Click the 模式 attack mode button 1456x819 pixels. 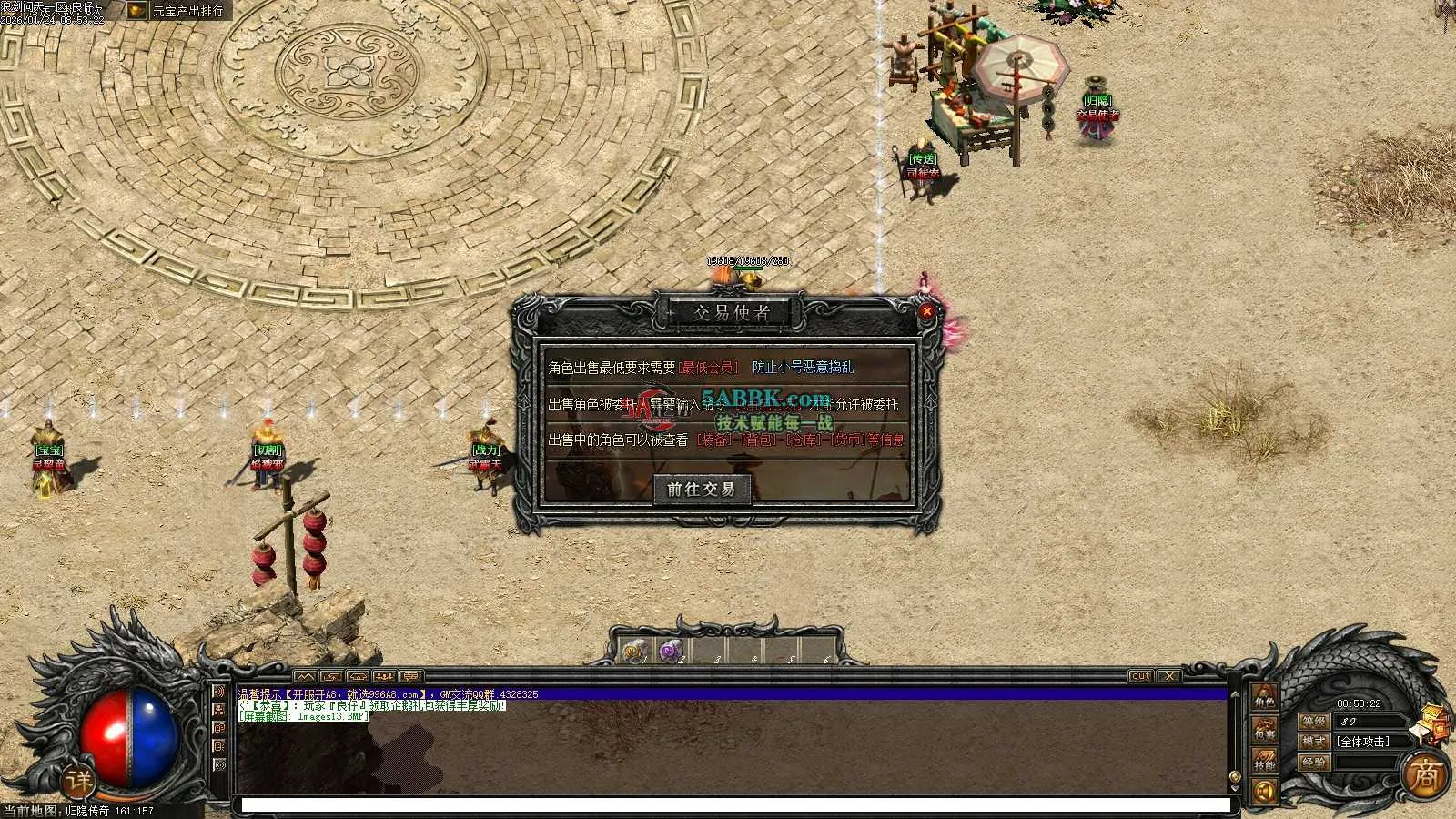tap(1313, 742)
